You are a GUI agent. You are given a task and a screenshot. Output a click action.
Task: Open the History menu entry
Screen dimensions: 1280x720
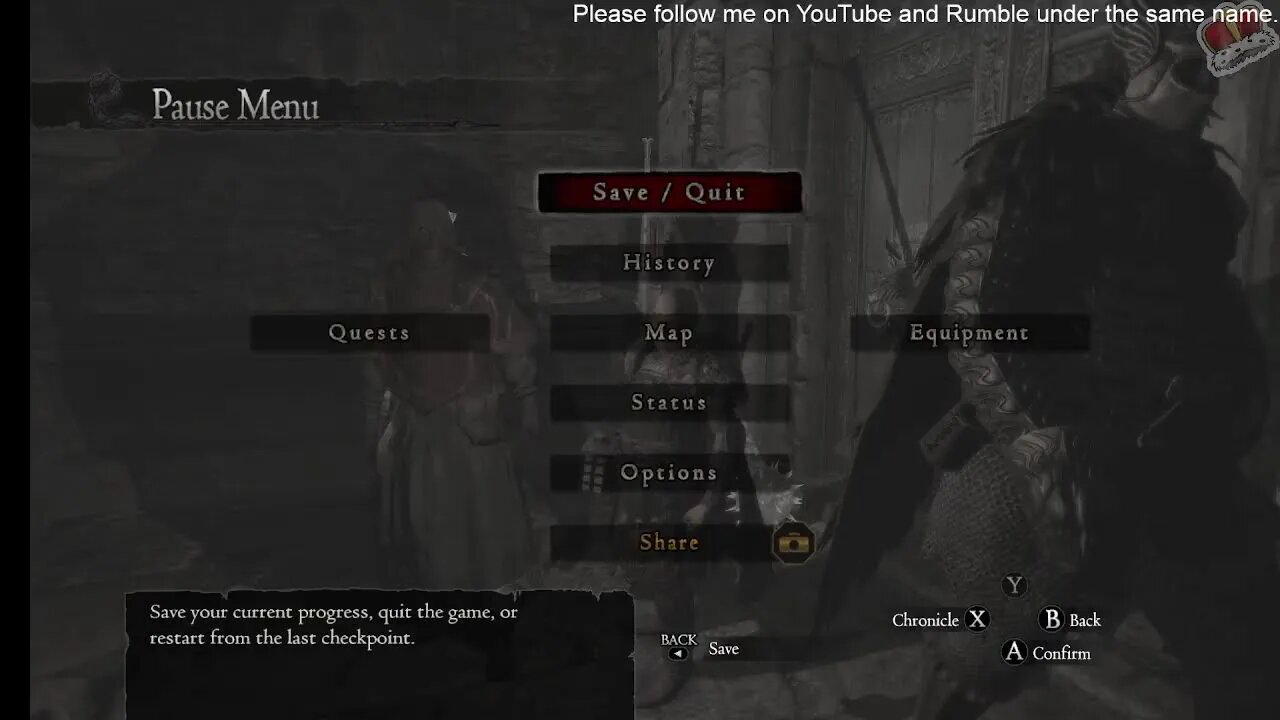pos(670,262)
